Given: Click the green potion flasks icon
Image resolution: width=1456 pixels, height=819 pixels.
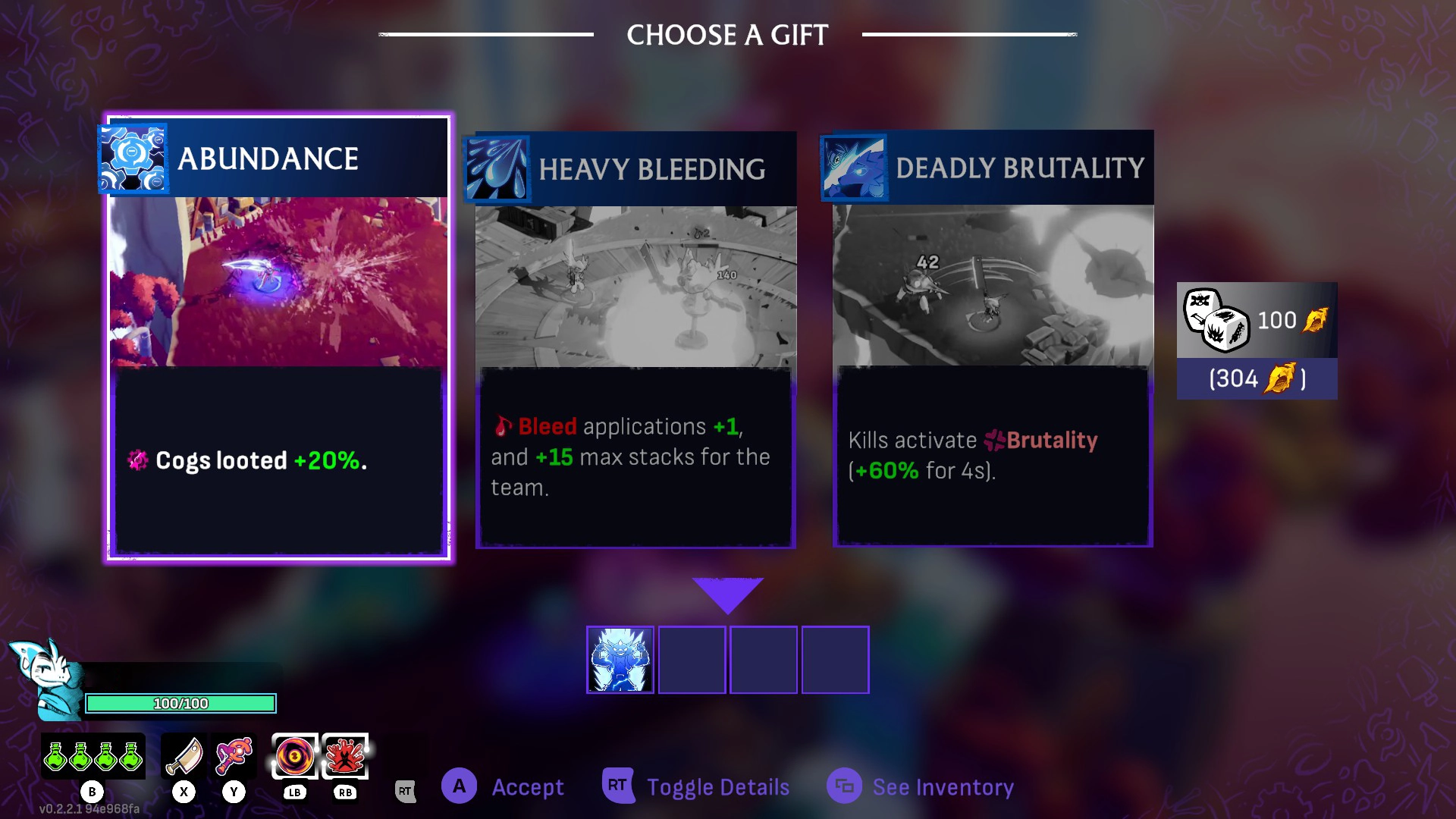Looking at the screenshot, I should click(93, 756).
